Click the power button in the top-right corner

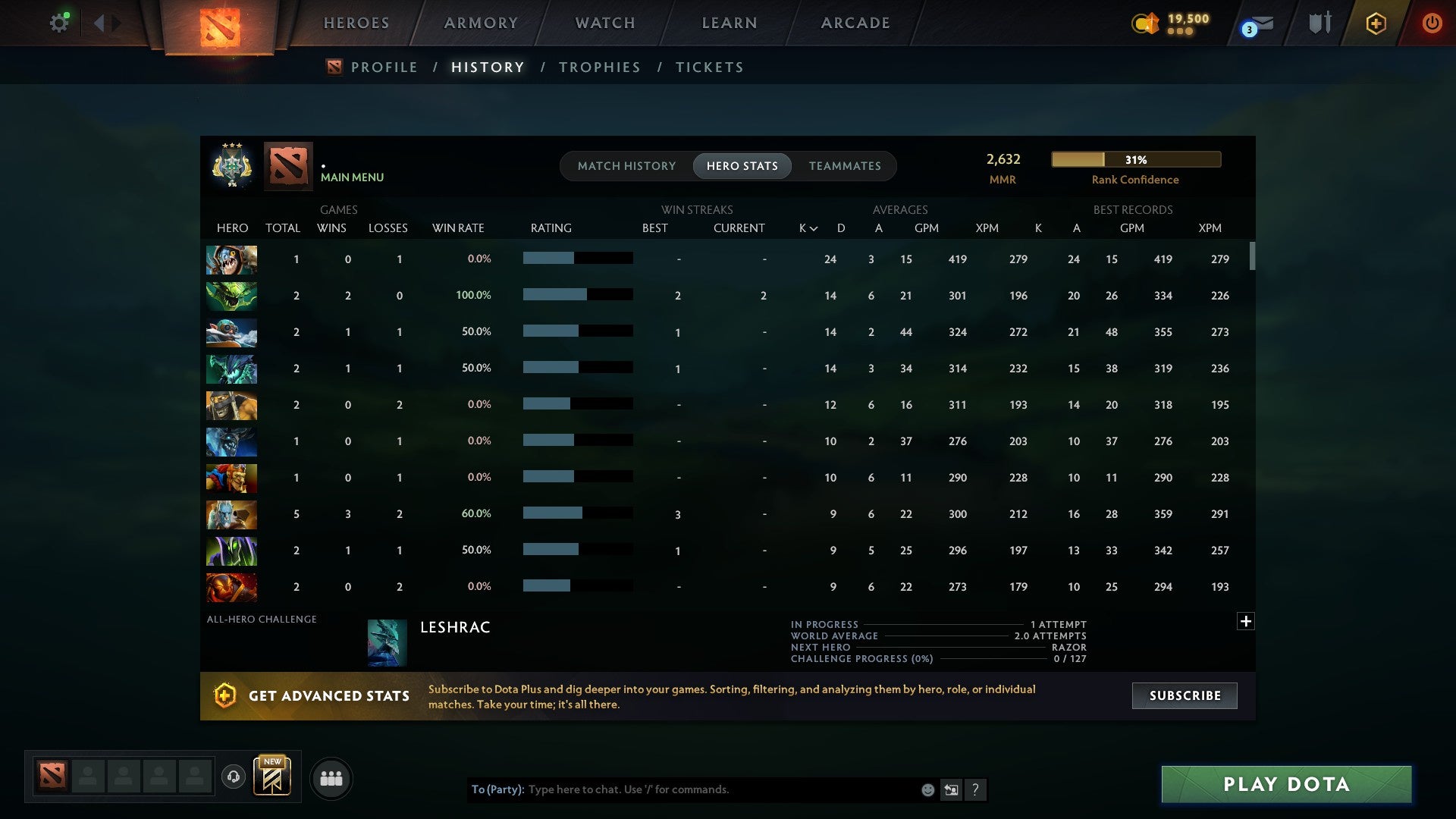pos(1432,23)
